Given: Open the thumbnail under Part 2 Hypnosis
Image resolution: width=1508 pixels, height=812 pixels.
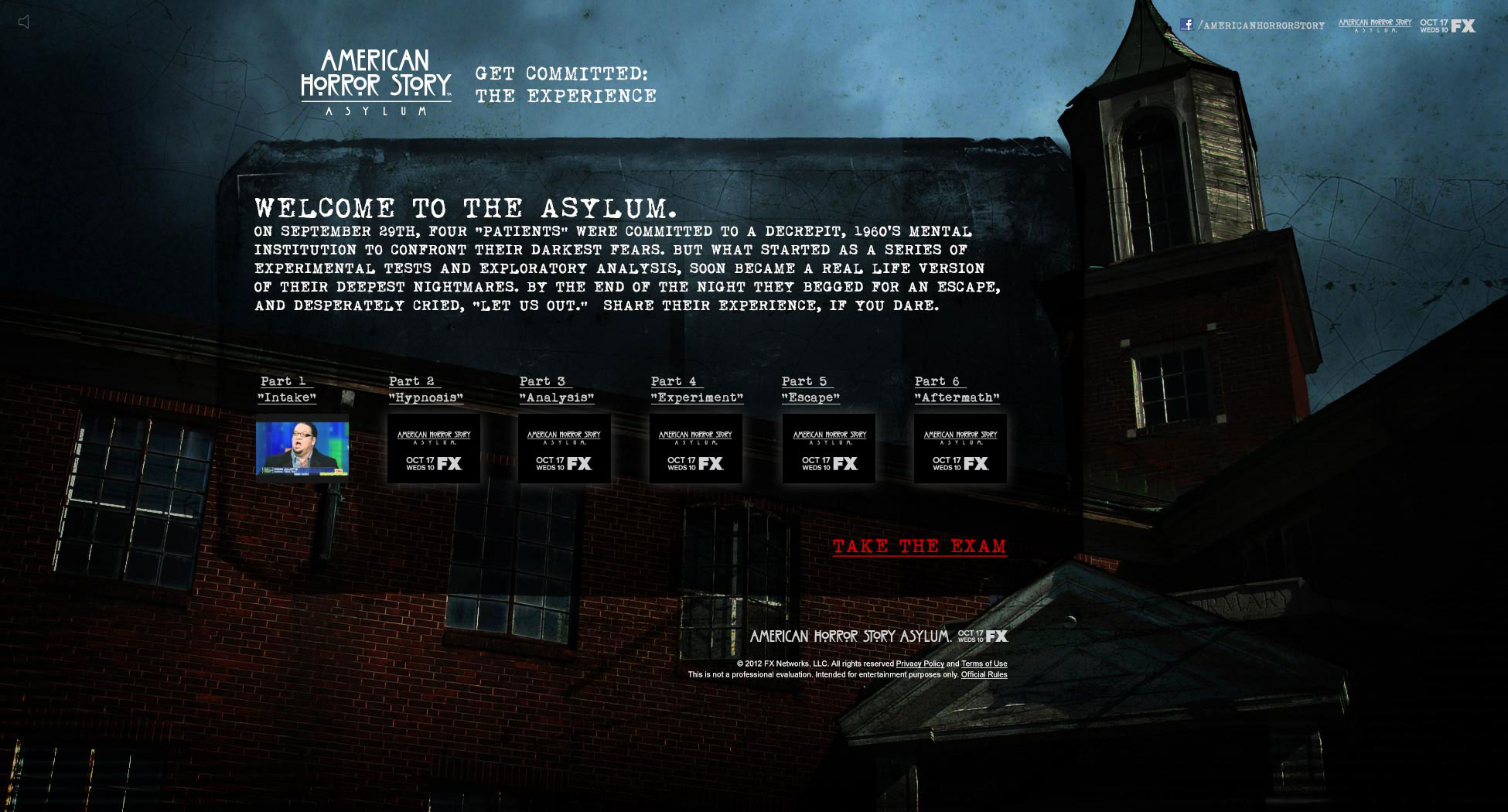Looking at the screenshot, I should (434, 449).
